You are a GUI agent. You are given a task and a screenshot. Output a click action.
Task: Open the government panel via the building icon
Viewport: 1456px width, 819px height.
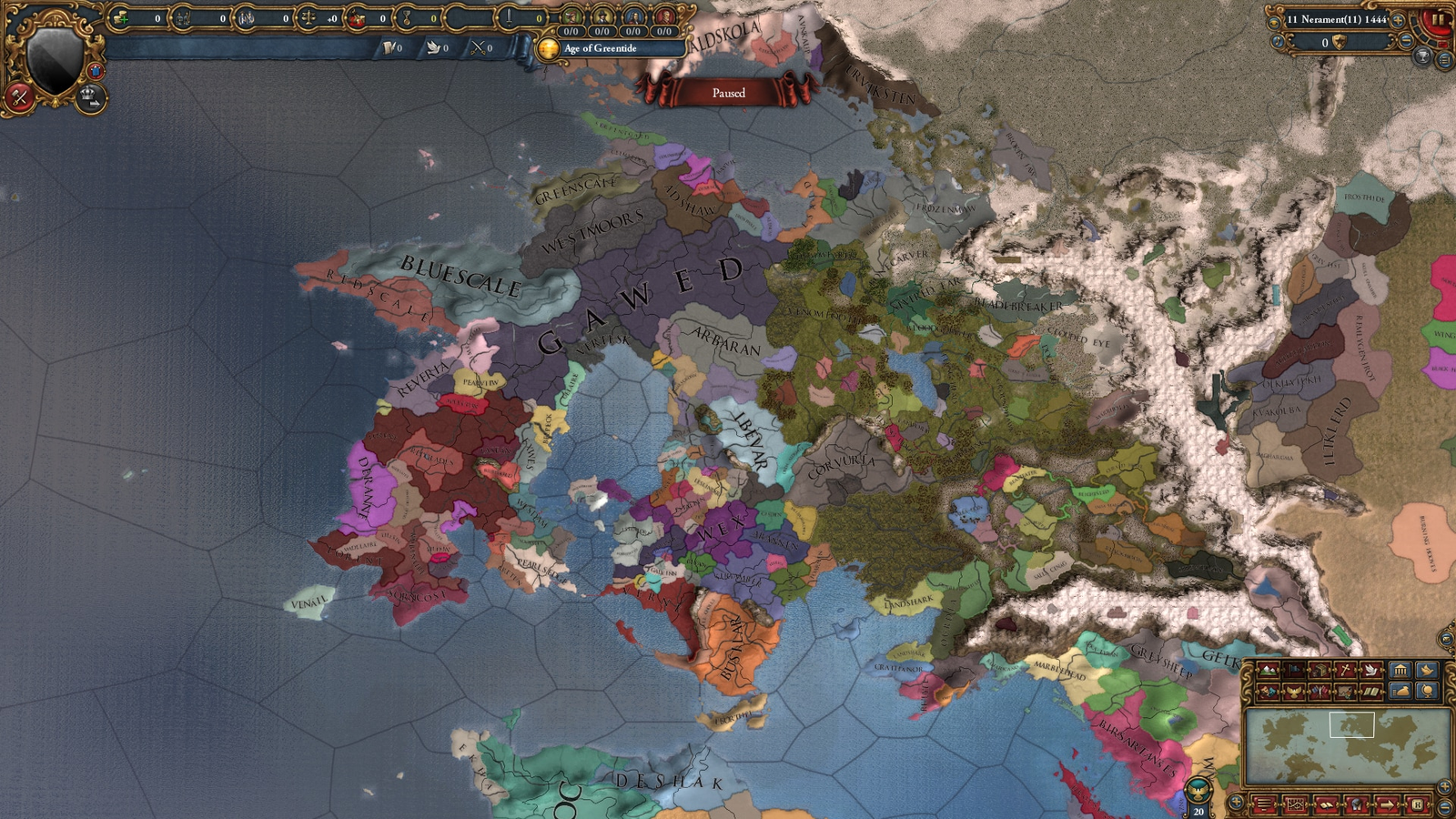(x=1401, y=671)
